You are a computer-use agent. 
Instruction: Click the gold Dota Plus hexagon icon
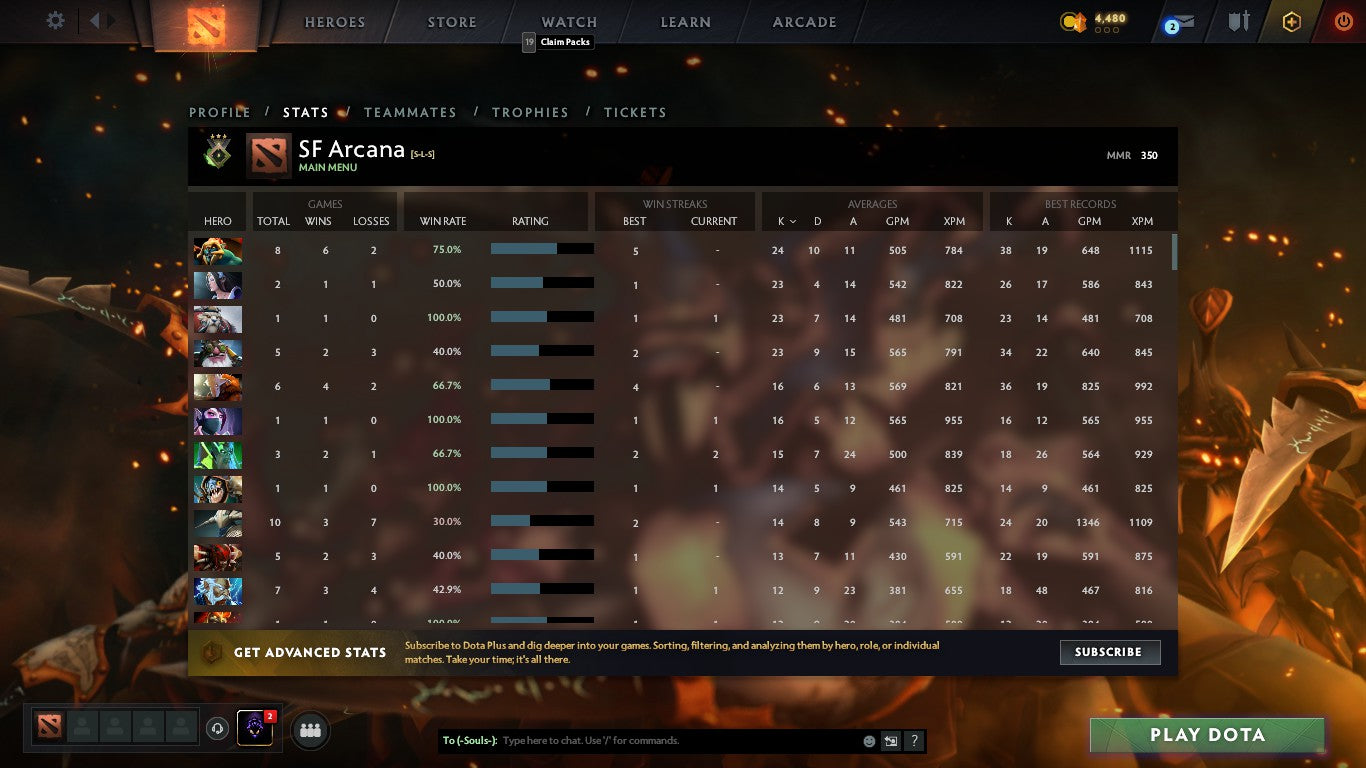(x=1291, y=20)
